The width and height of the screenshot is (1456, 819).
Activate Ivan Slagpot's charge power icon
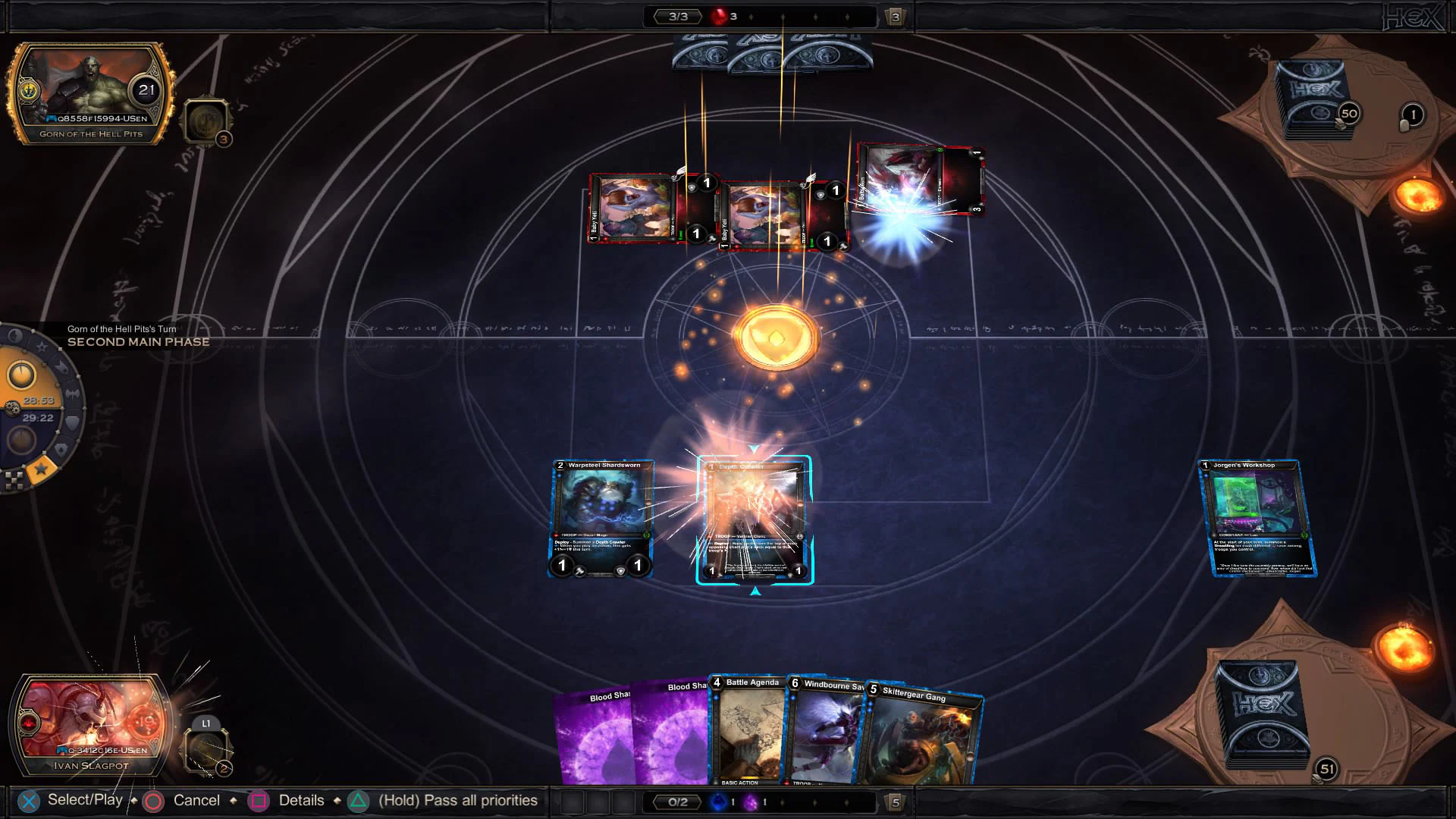pos(207,748)
